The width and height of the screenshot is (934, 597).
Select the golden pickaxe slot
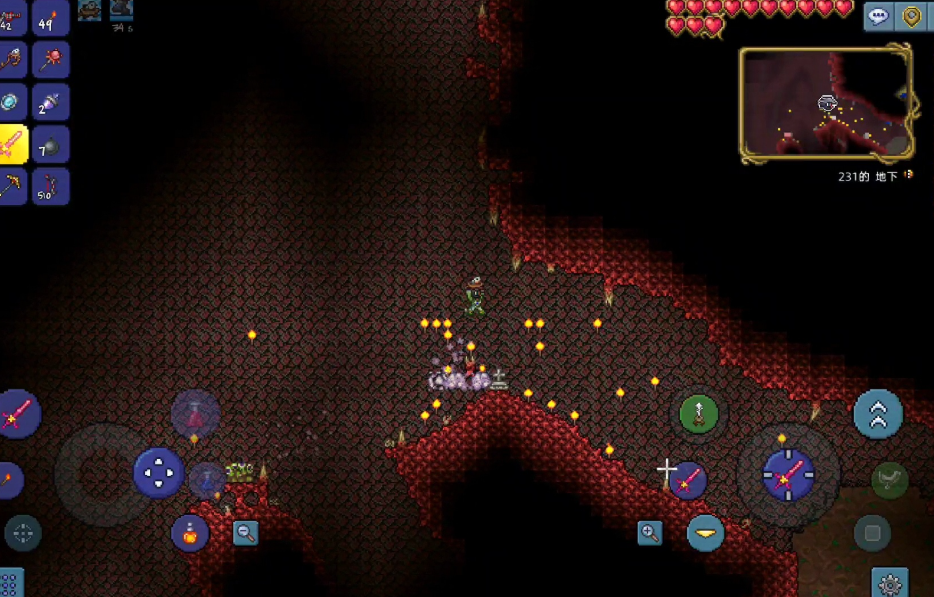pyautogui.click(x=13, y=186)
